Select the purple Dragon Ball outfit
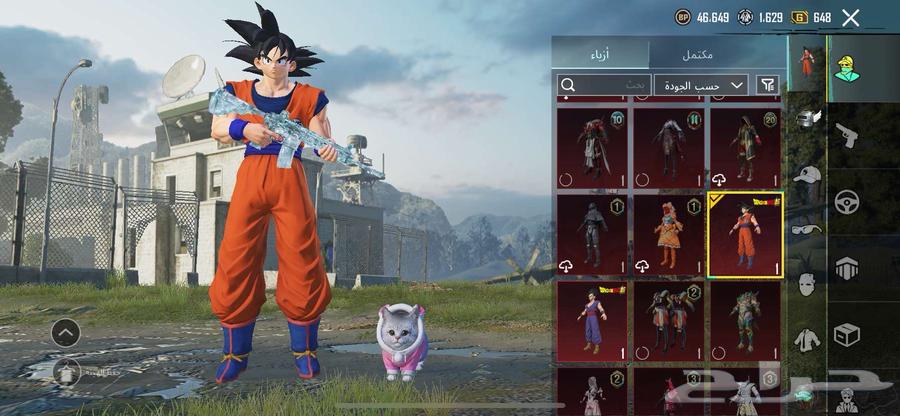Screen dimensions: 900x416 pyautogui.click(x=592, y=321)
